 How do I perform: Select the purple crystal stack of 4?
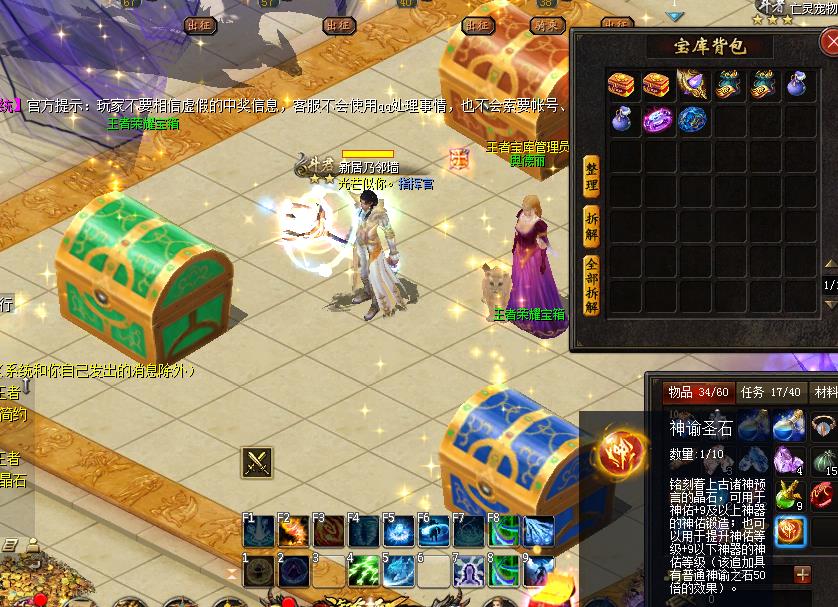pos(790,460)
